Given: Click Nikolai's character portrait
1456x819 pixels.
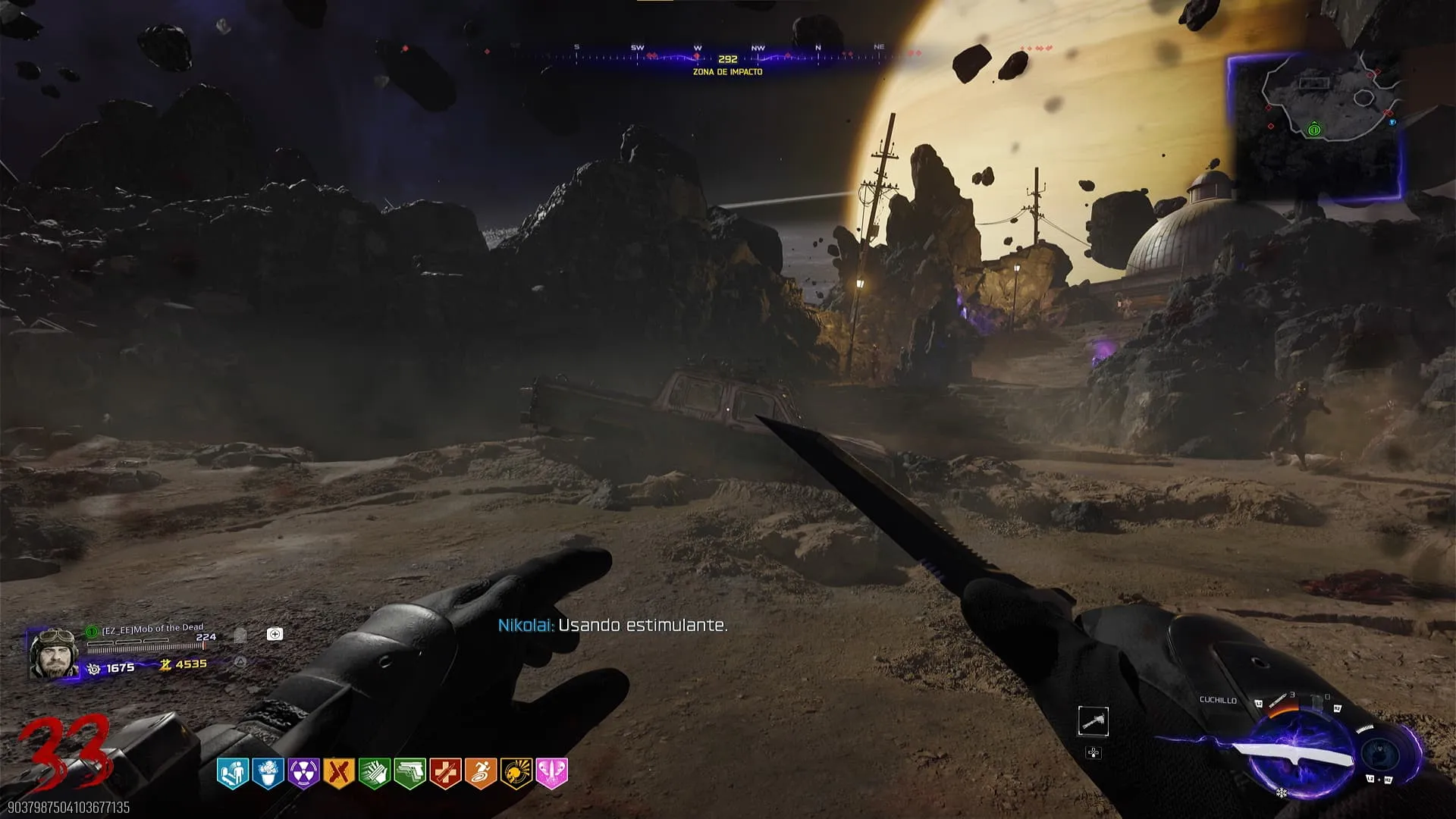Looking at the screenshot, I should 52,653.
